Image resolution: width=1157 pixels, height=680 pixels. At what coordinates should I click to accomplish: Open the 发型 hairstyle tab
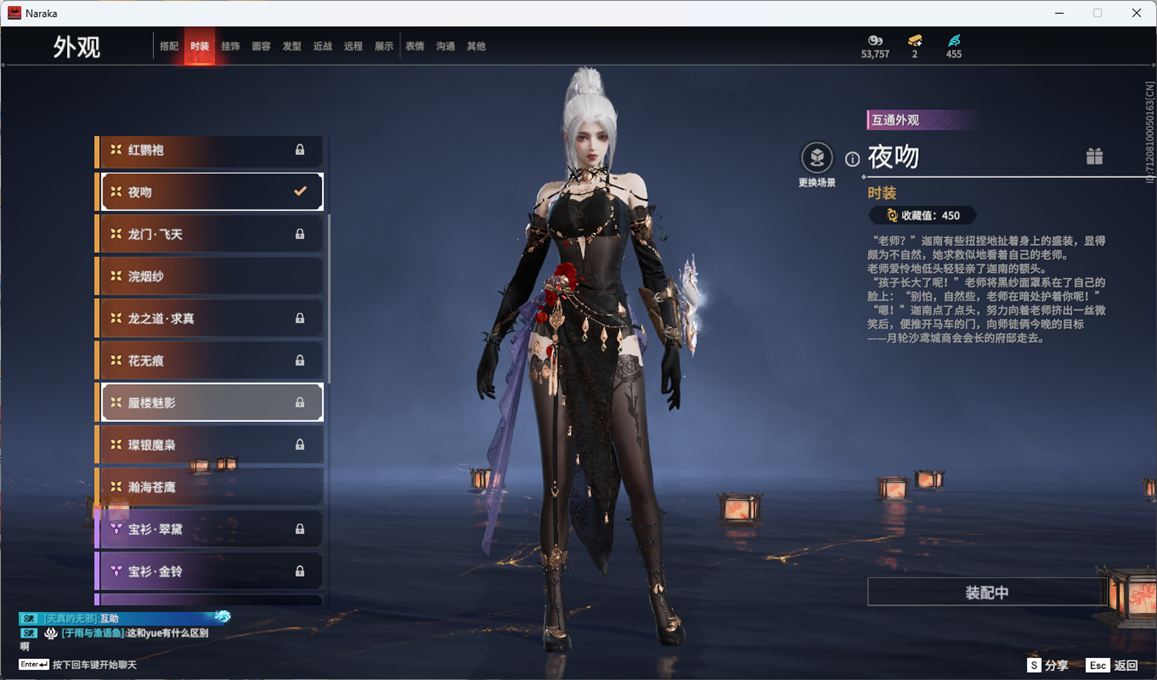[292, 46]
